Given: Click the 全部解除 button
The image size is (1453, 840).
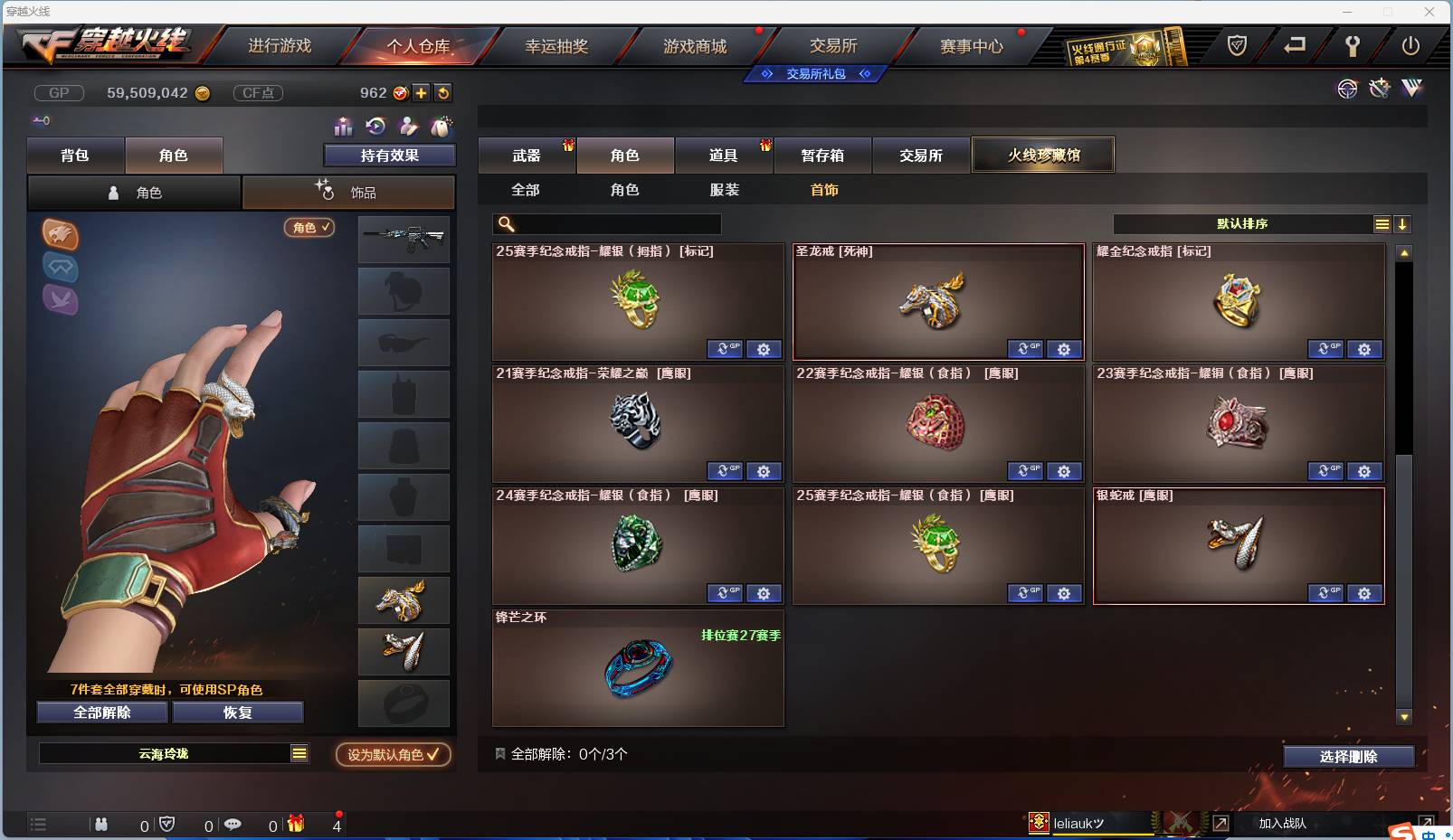Looking at the screenshot, I should pos(101,713).
